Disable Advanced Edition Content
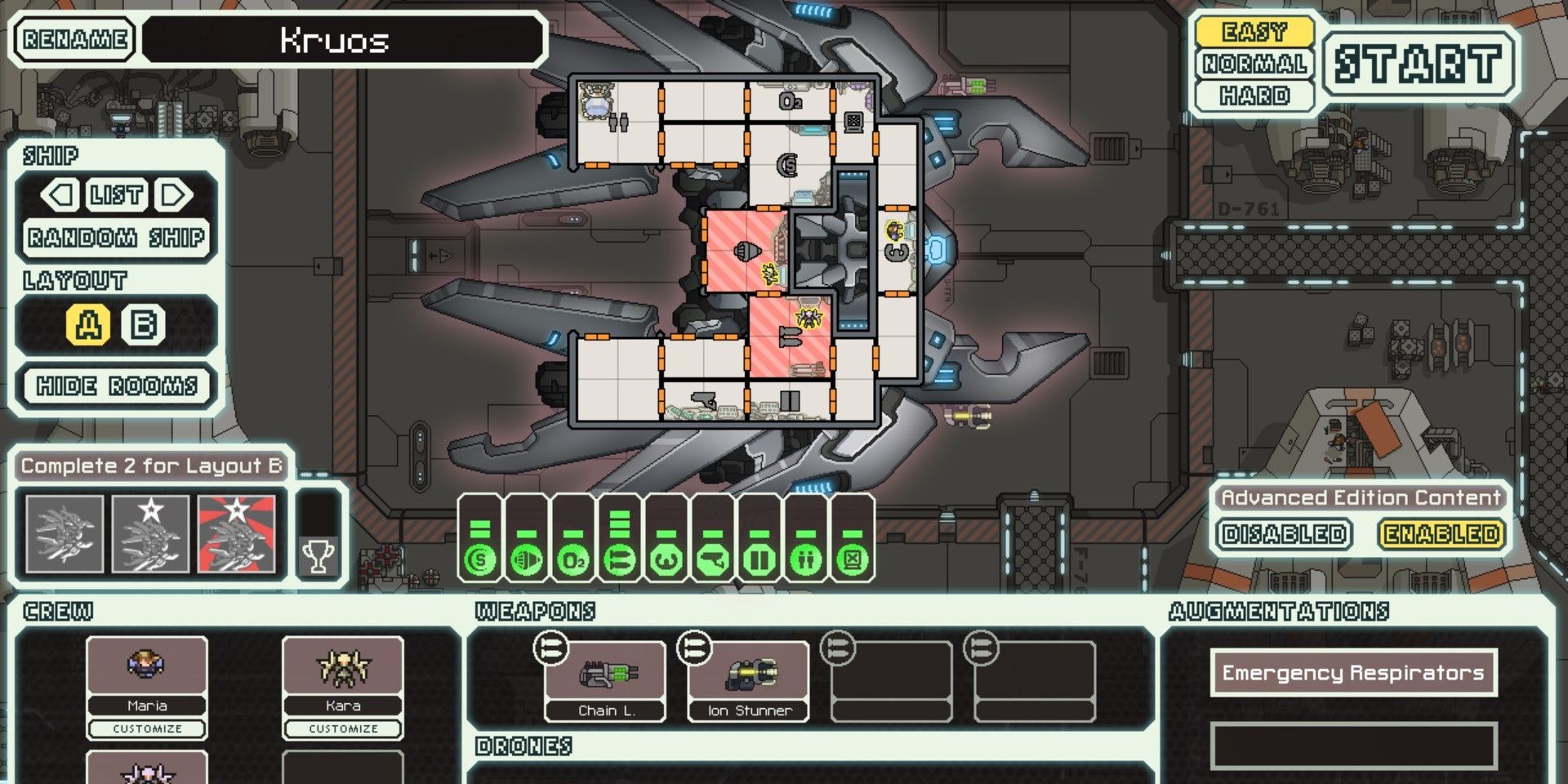 [1283, 534]
